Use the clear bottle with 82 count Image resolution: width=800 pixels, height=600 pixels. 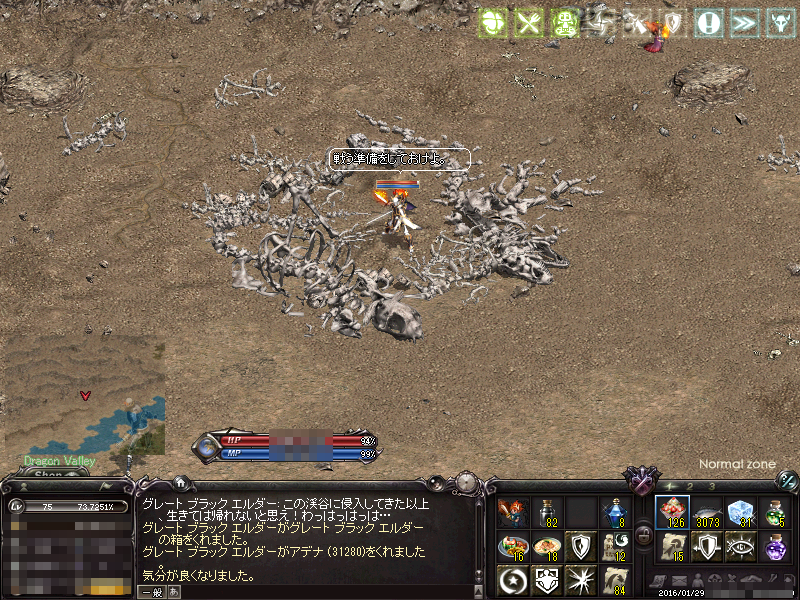pyautogui.click(x=546, y=513)
